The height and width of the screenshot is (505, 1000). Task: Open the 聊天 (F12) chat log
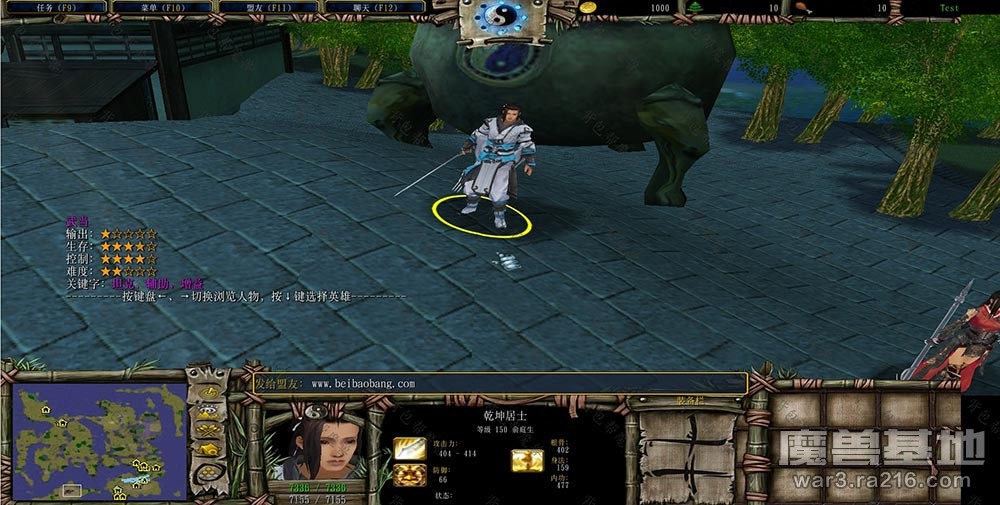373,7
